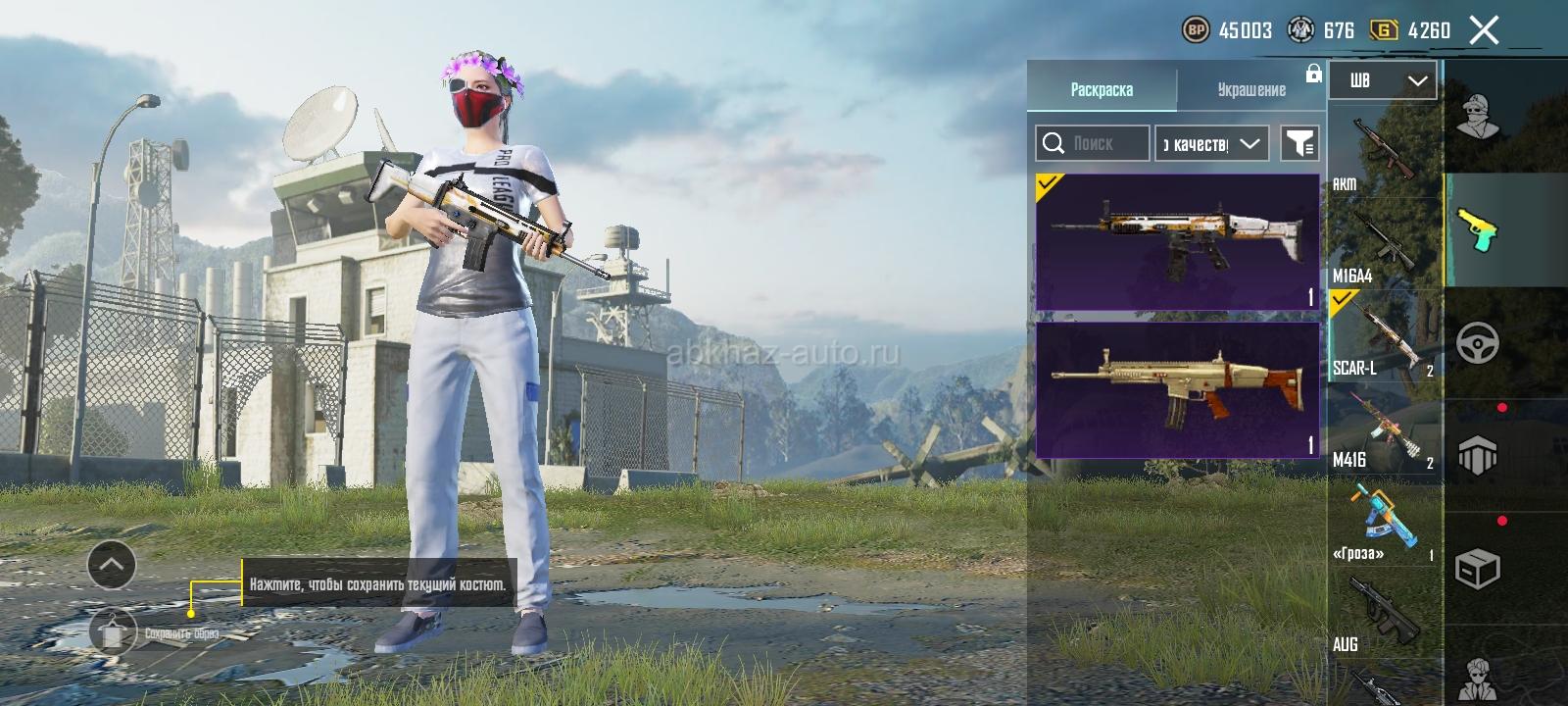Expand the up-arrow circle button
This screenshot has width=1568, height=706.
(112, 565)
